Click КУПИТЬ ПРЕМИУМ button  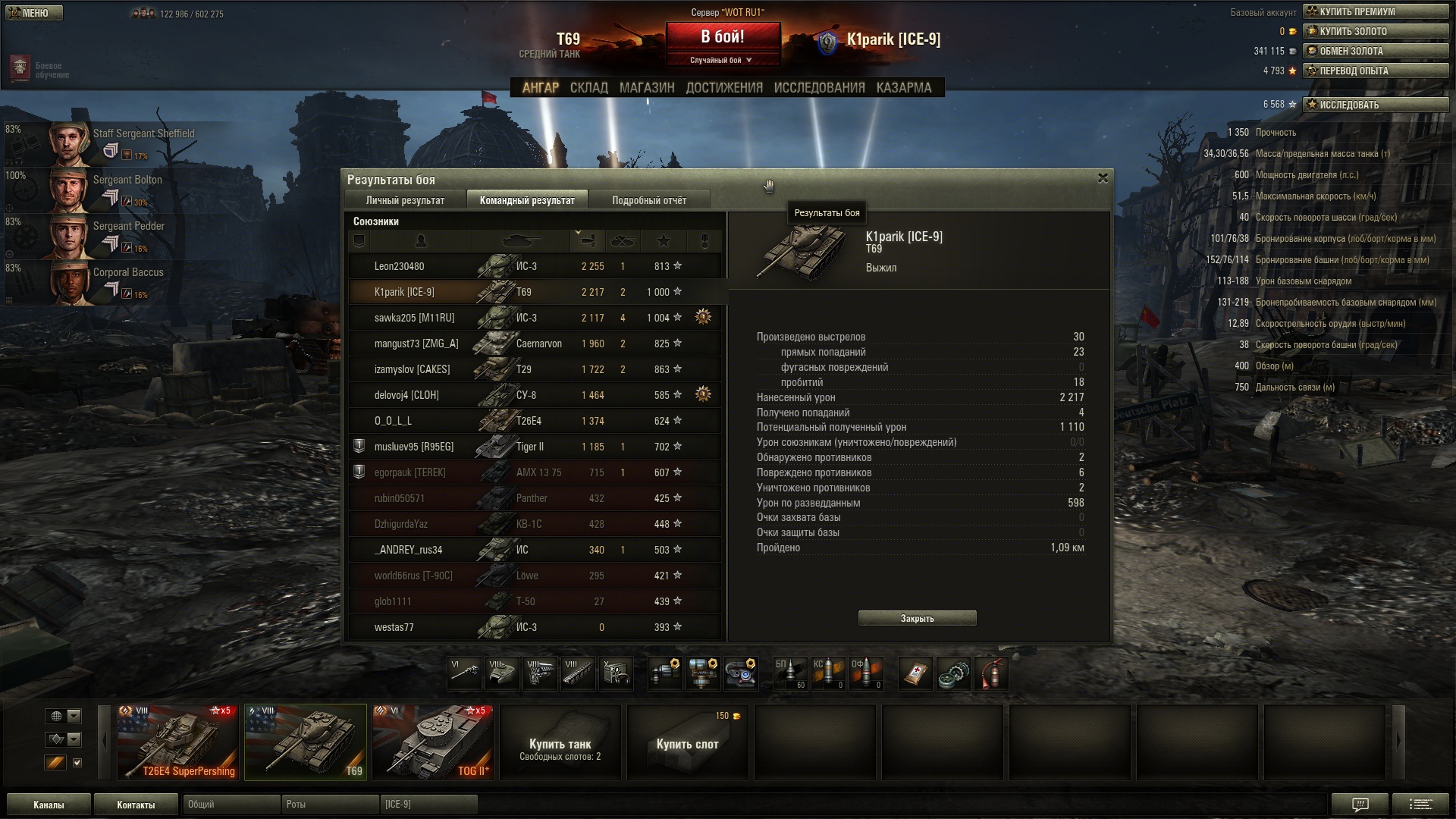[x=1375, y=11]
